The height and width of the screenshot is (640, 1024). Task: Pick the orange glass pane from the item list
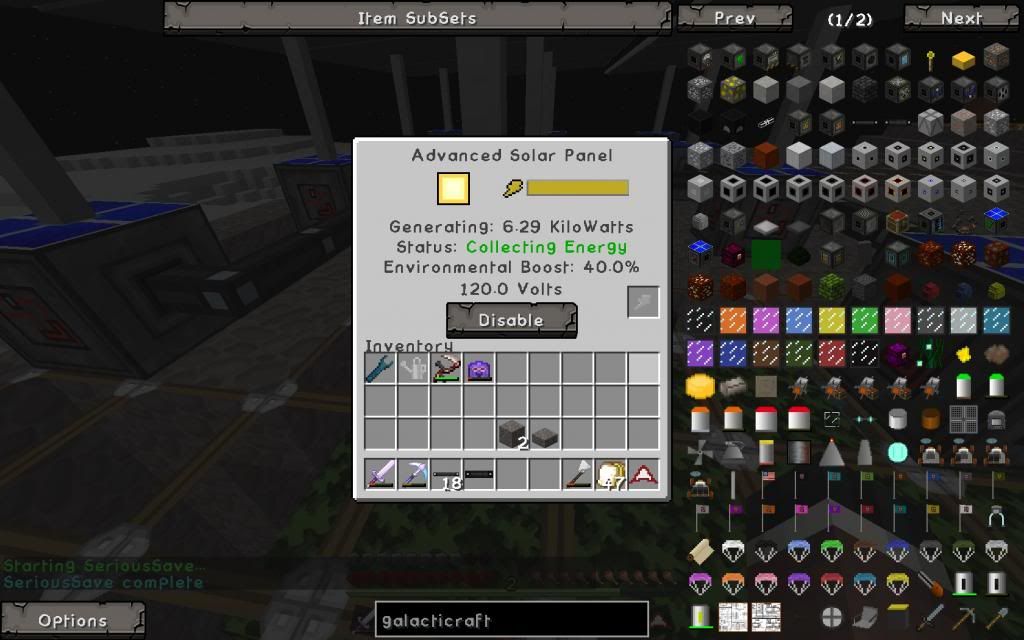coord(733,320)
